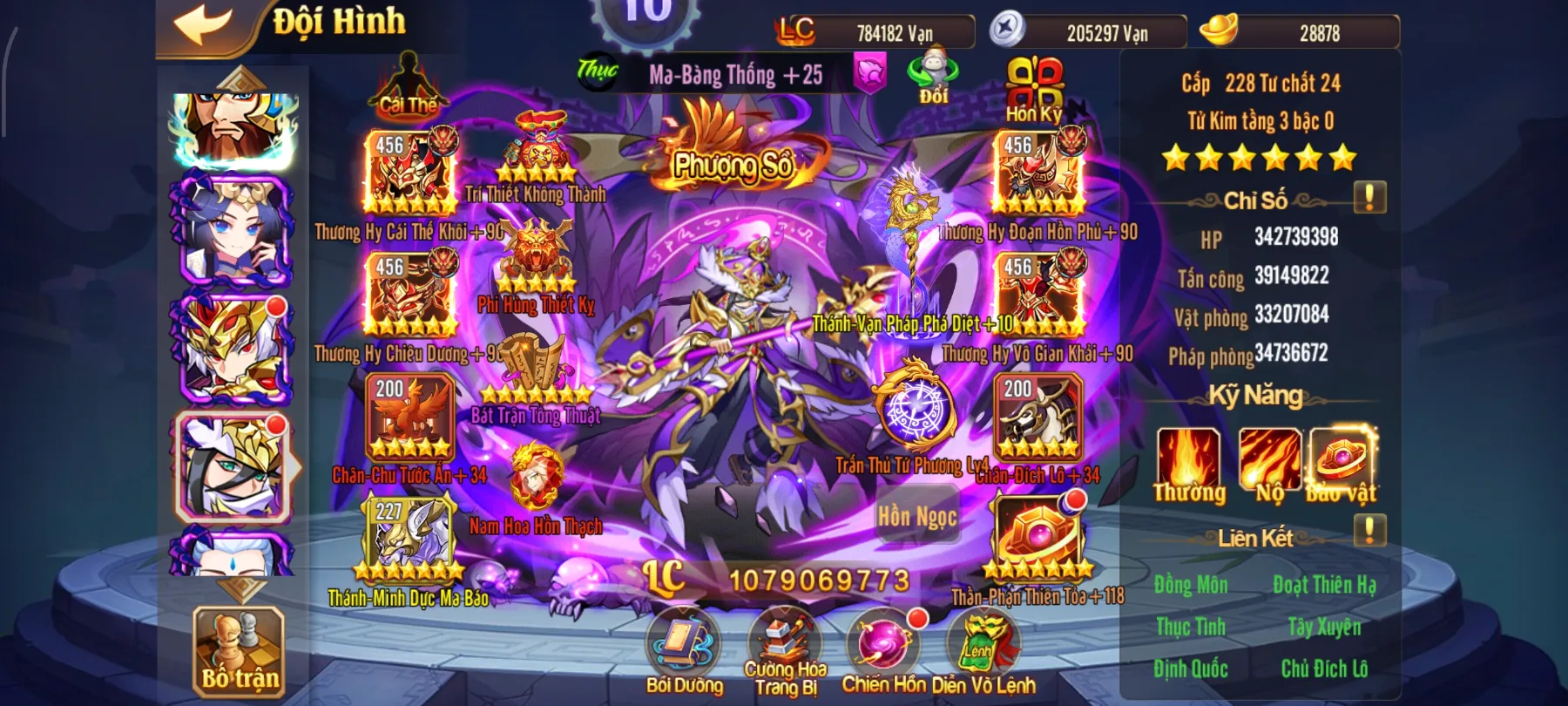Select the Trí Thiết Không Thành helmet icon
Viewport: 1568px width, 706px height.
(x=535, y=139)
